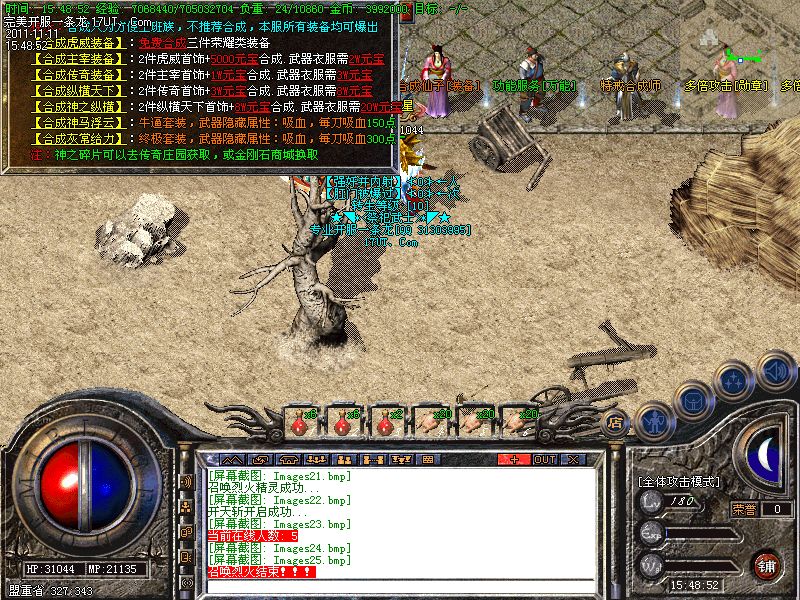Pick the 合成灰常给力 option
800x600 pixels.
pyautogui.click(x=84, y=139)
